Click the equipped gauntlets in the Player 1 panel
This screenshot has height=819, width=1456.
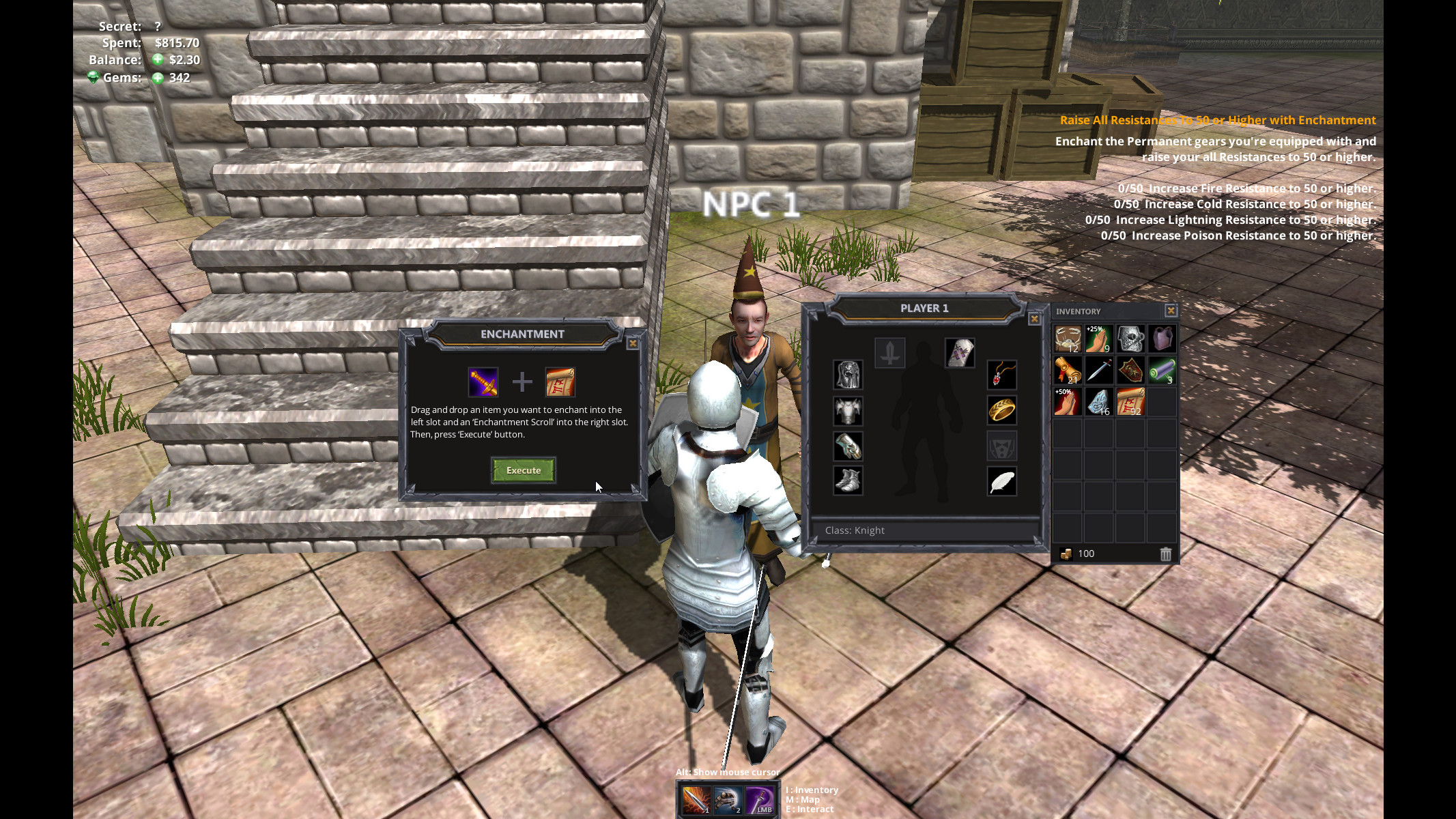[x=847, y=446]
